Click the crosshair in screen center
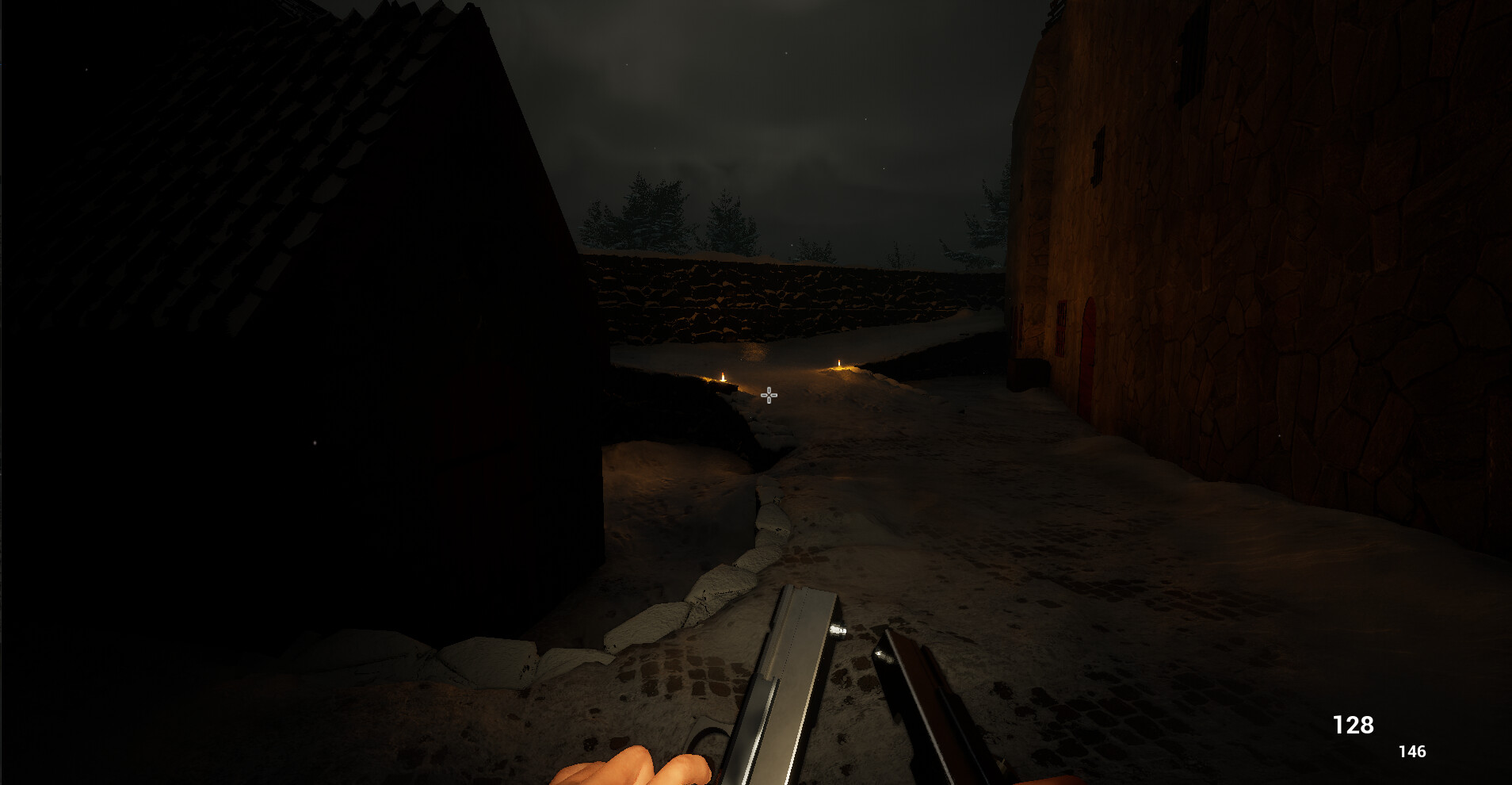The height and width of the screenshot is (785, 1512). (768, 395)
